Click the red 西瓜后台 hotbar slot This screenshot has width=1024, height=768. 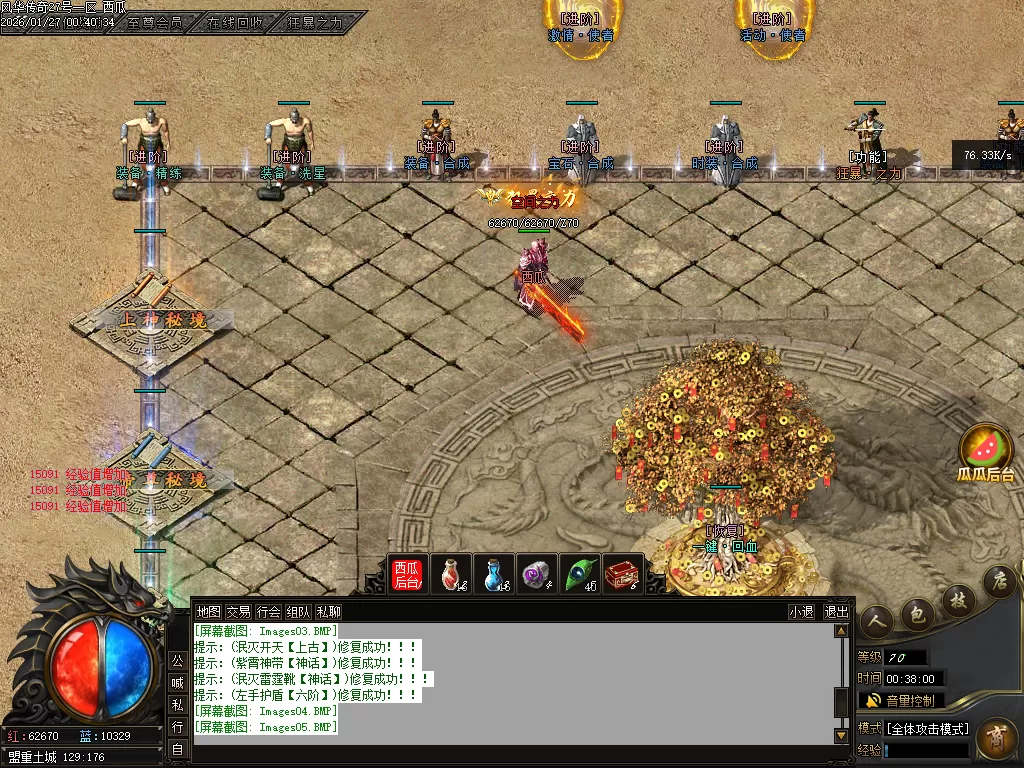(x=407, y=576)
